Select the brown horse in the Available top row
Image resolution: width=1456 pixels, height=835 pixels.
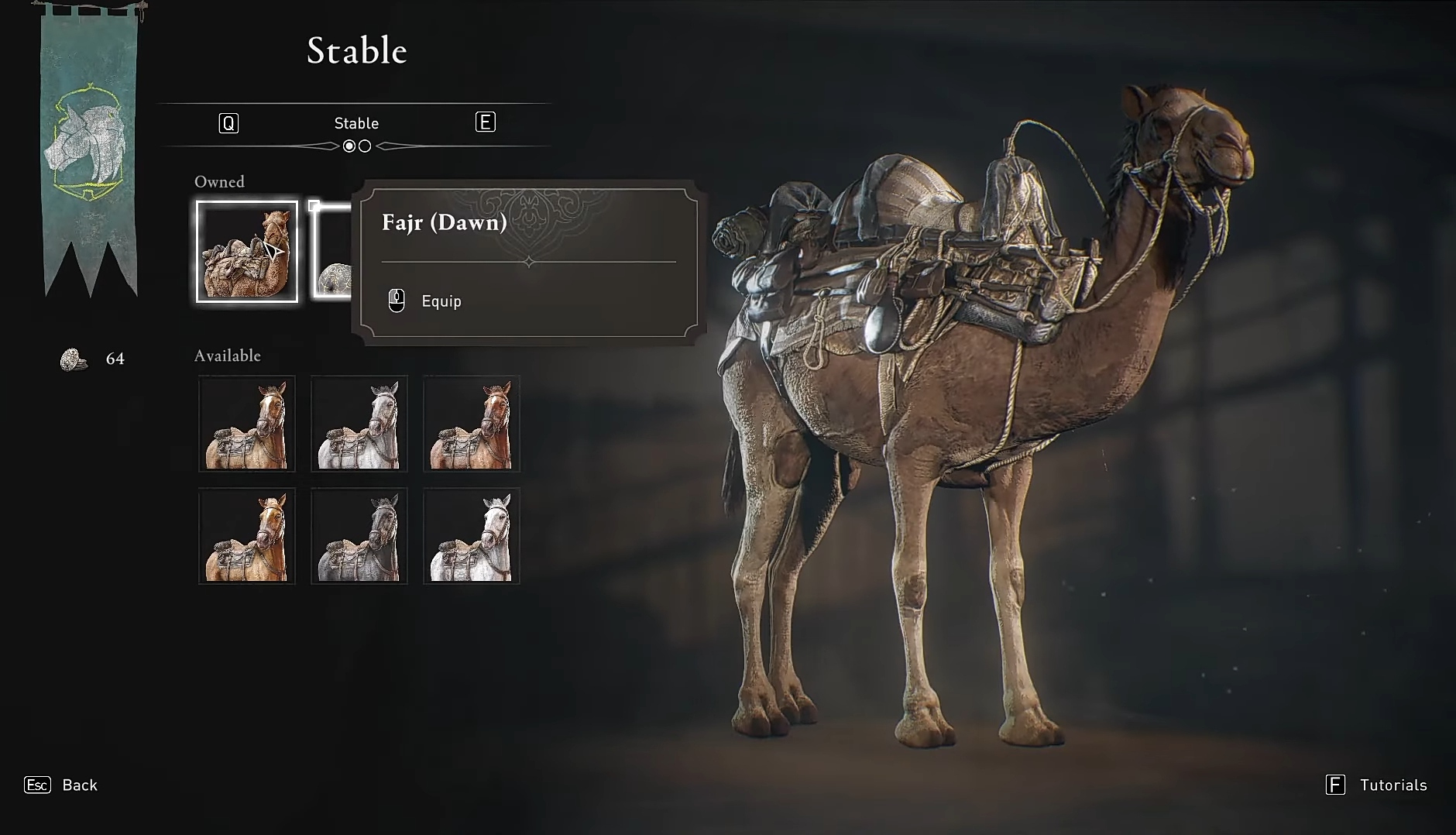point(472,424)
